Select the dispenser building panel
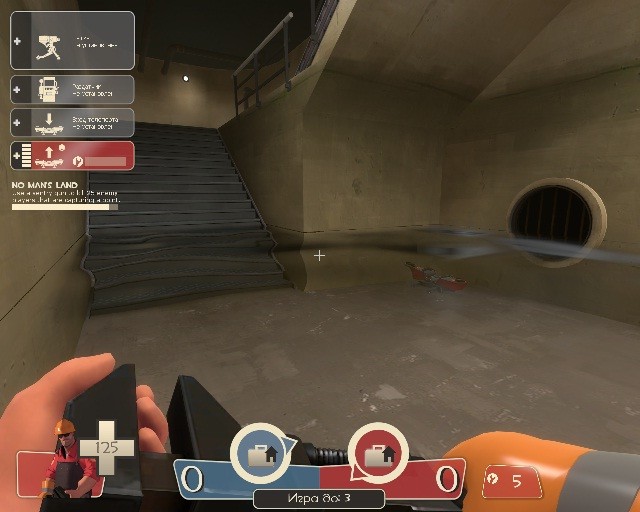Screen dimensions: 640x512 pos(72,89)
